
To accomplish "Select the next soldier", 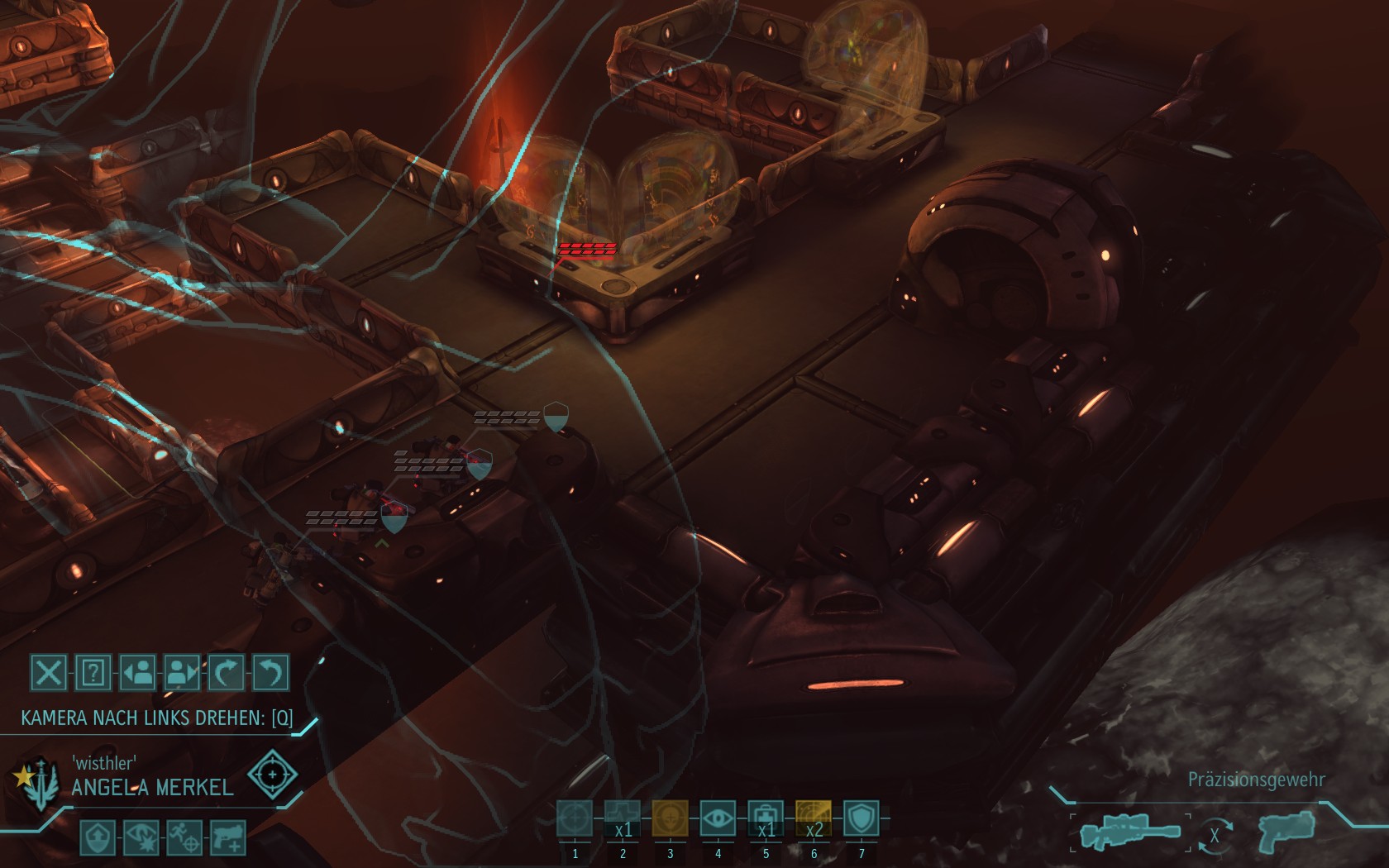I will pyautogui.click(x=183, y=673).
